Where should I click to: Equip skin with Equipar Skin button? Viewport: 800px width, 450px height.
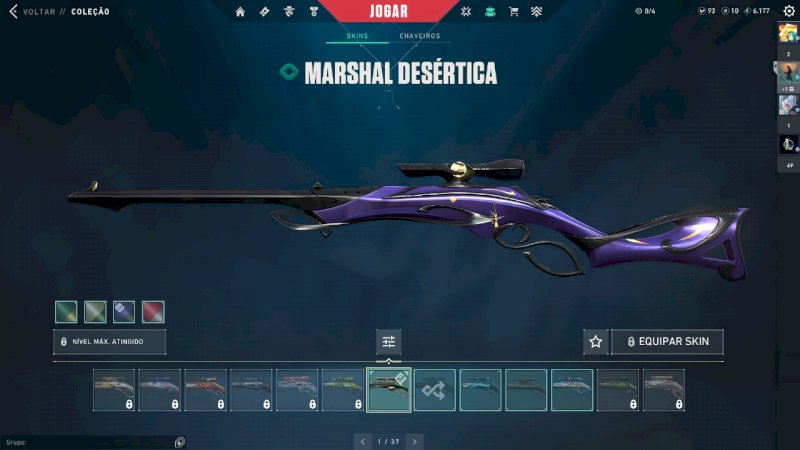pos(667,342)
